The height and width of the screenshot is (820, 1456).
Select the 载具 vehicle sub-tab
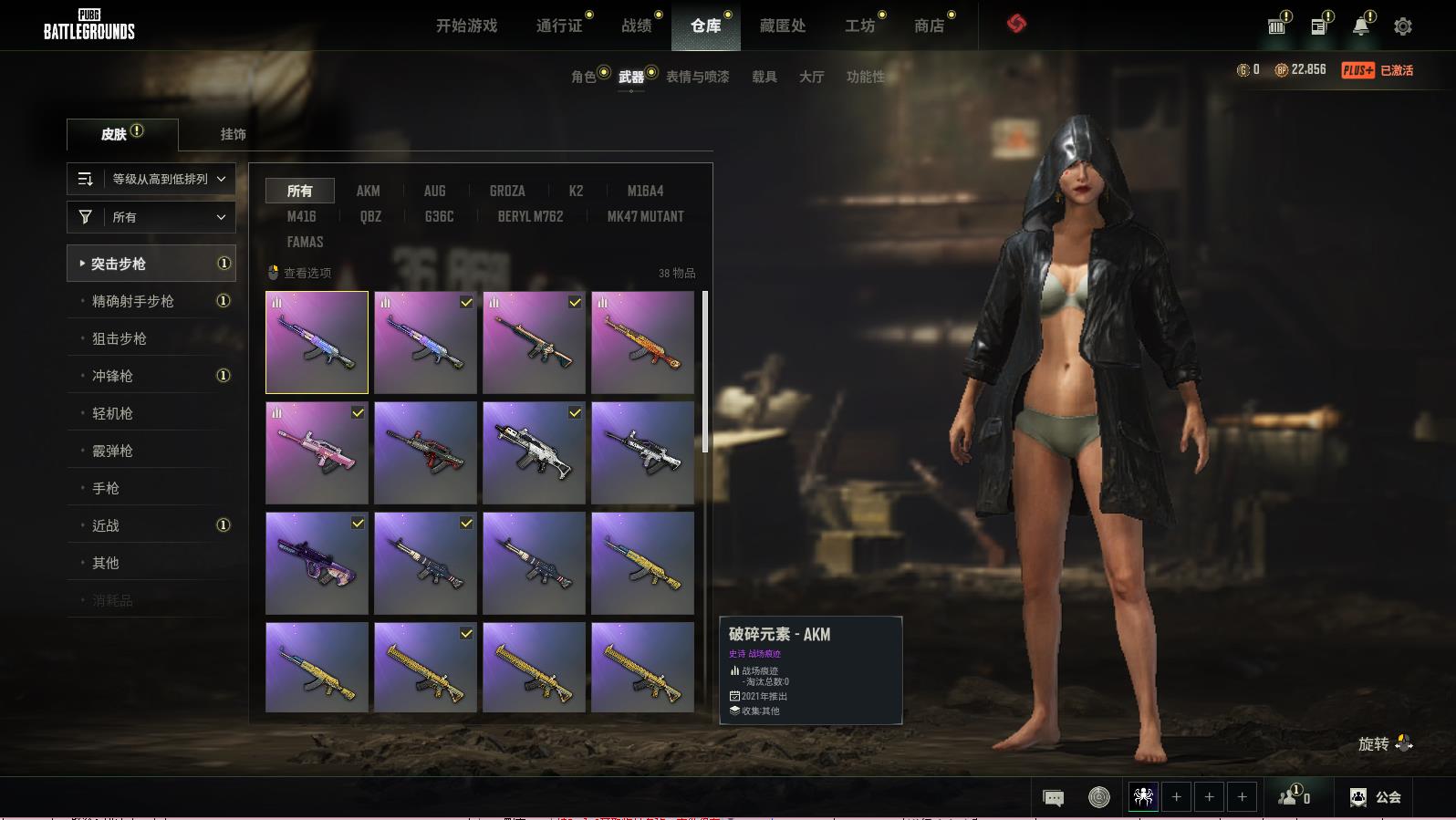tap(764, 77)
